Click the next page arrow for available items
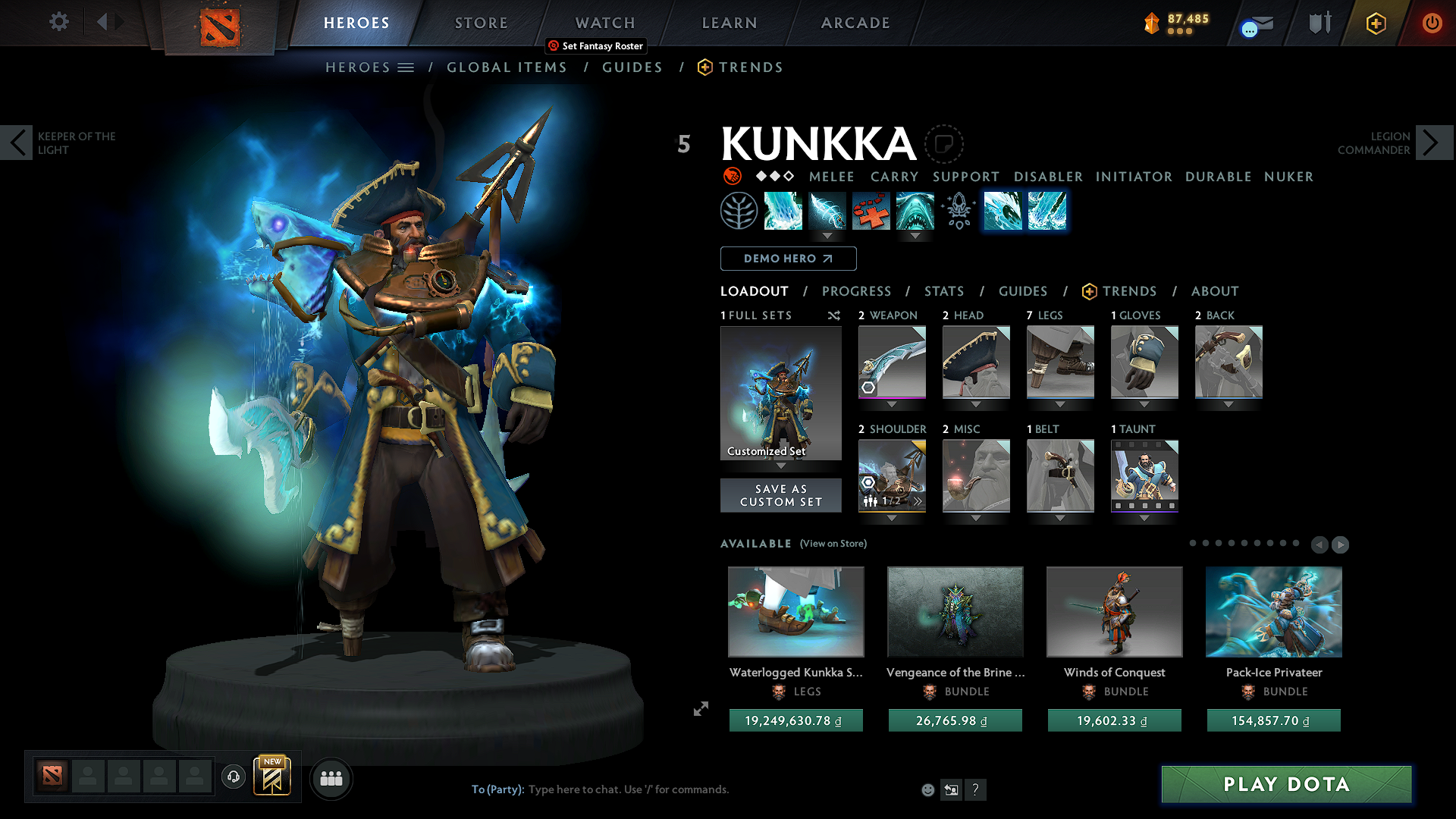Image resolution: width=1456 pixels, height=819 pixels. pyautogui.click(x=1341, y=544)
